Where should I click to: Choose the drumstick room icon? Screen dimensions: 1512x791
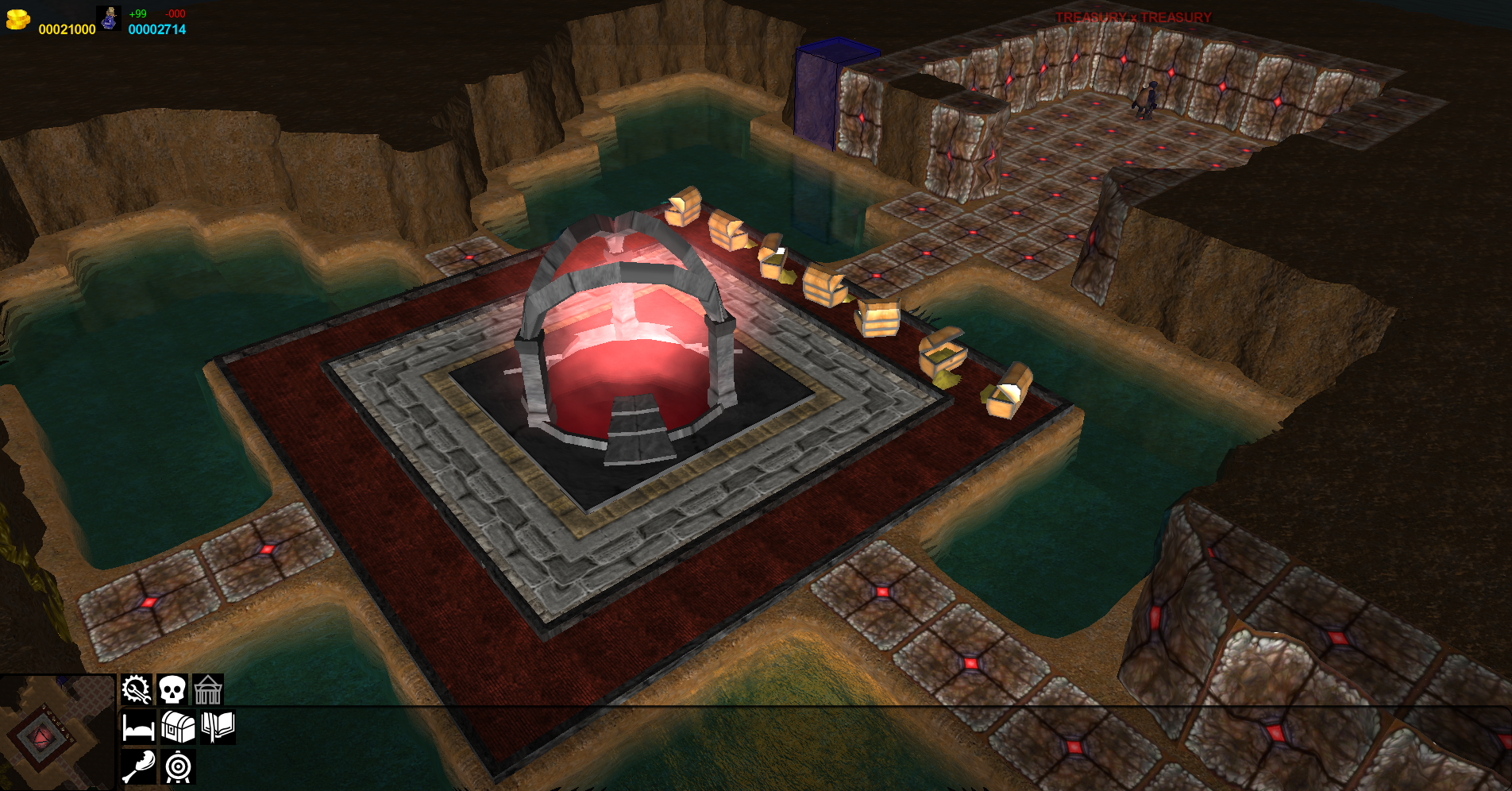[x=138, y=766]
